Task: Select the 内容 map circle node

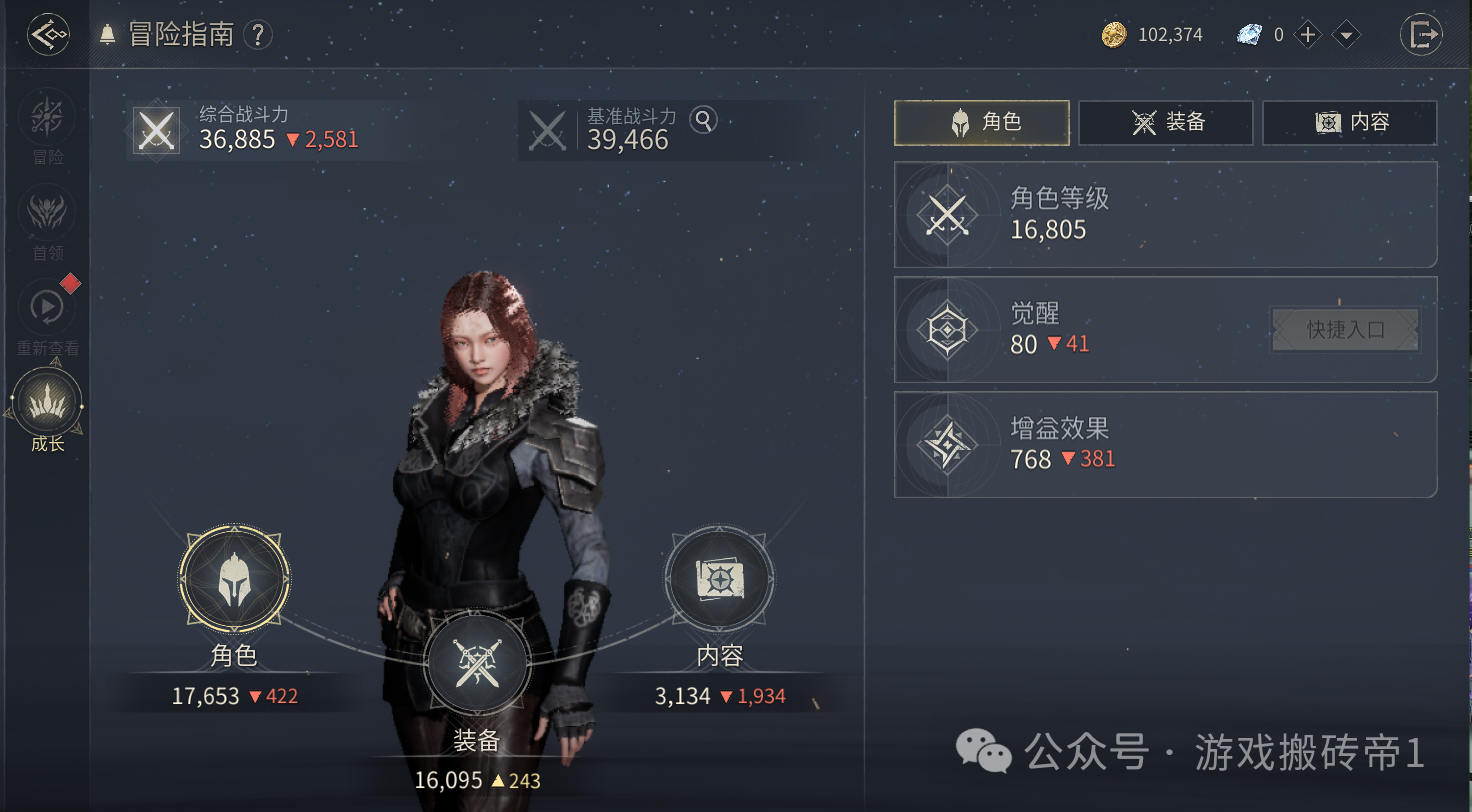Action: click(x=718, y=581)
